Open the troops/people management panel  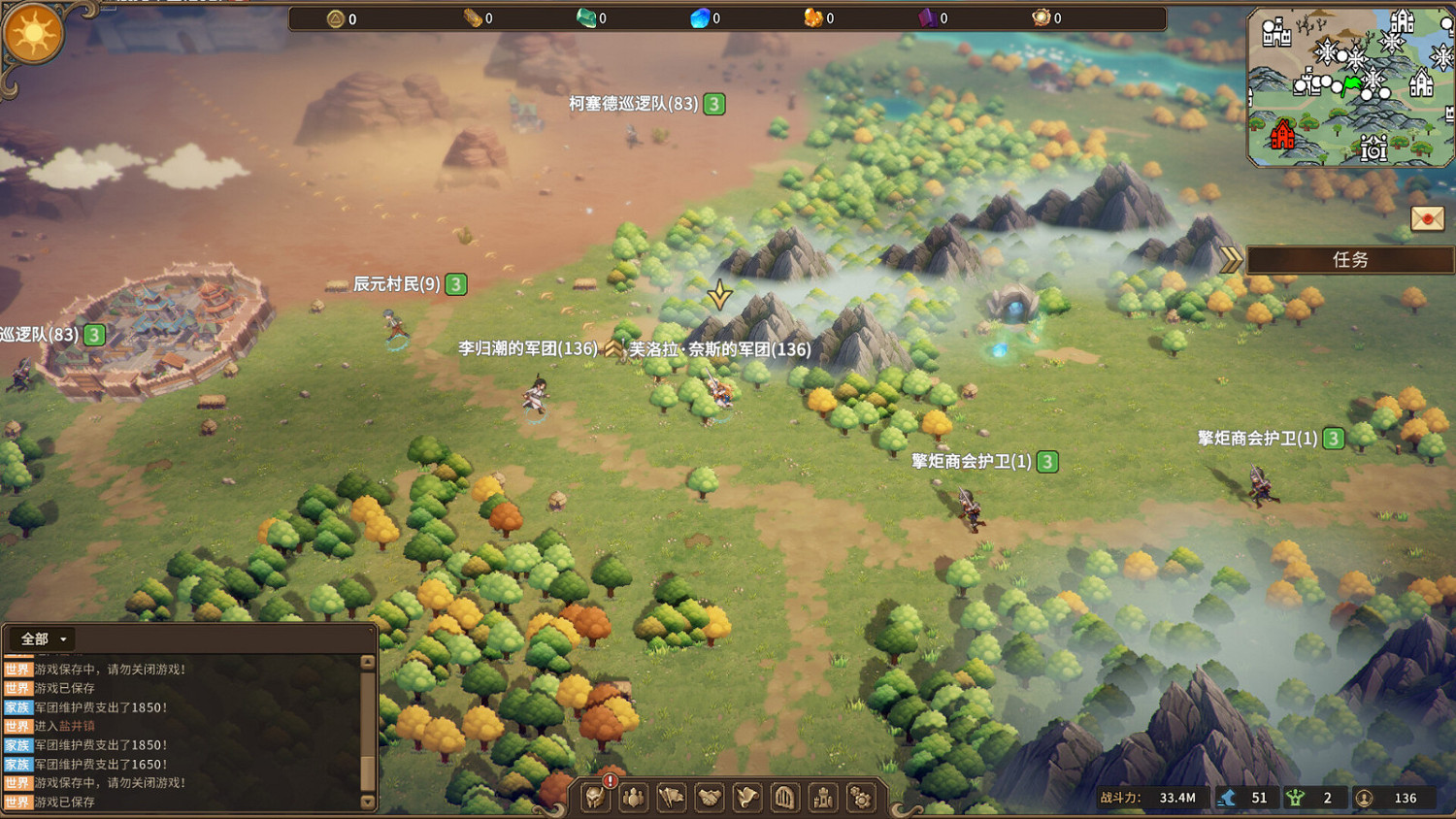[x=633, y=798]
